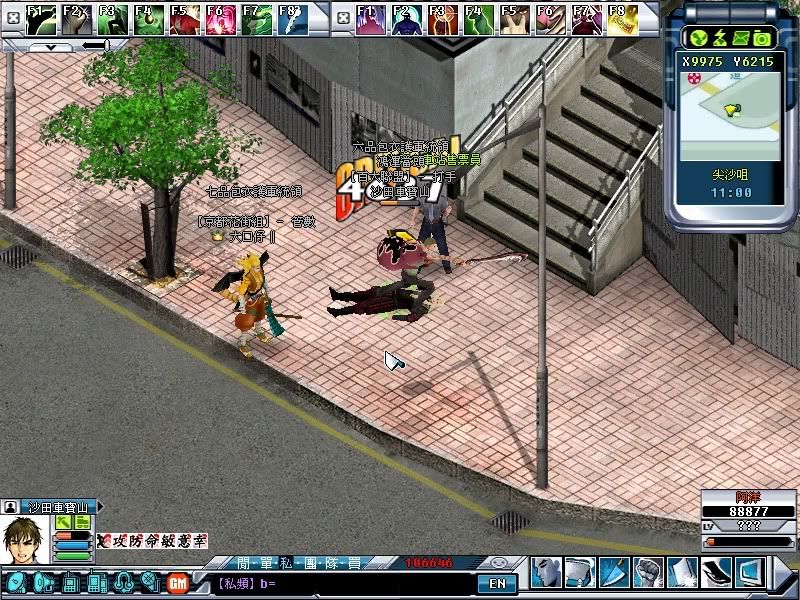The width and height of the screenshot is (800, 600).
Task: Close the right skill hotbar
Action: (x=341, y=17)
